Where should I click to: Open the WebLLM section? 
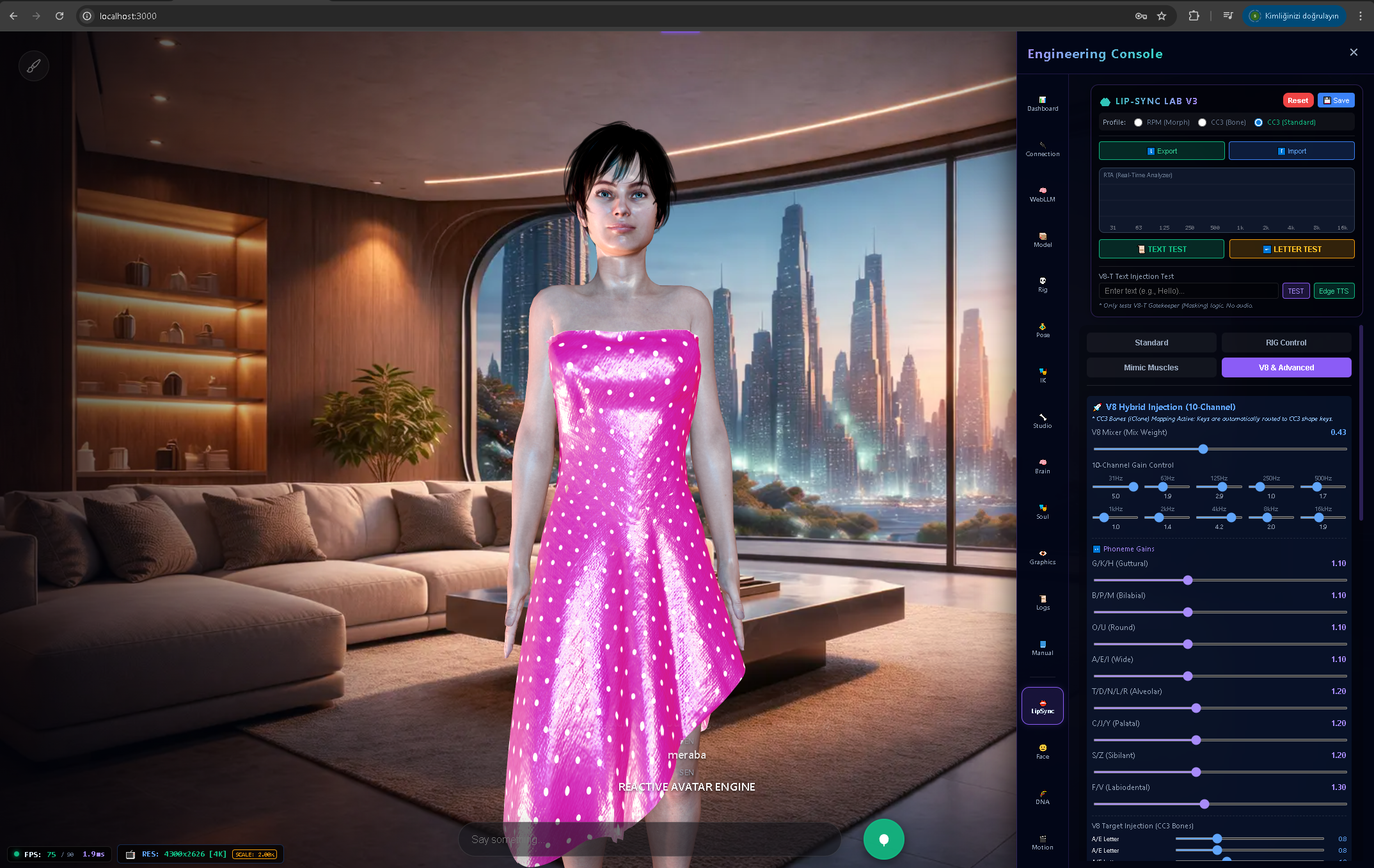tap(1043, 194)
